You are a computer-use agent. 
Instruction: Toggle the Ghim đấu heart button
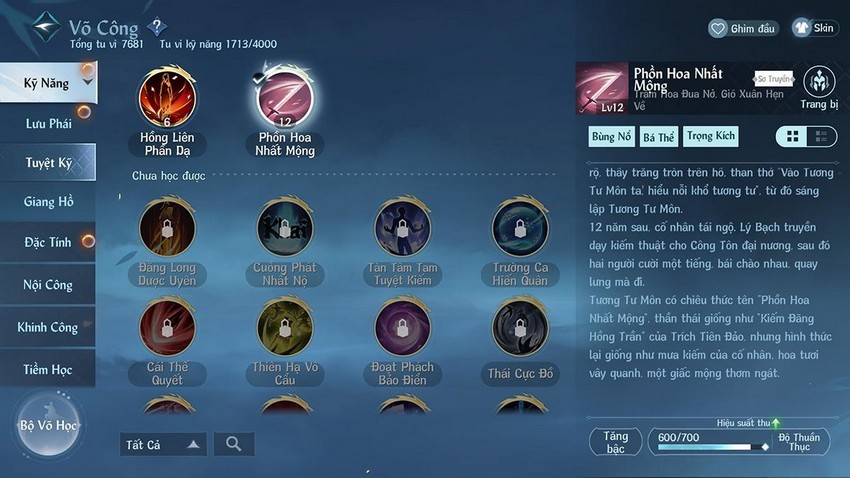pyautogui.click(x=744, y=28)
